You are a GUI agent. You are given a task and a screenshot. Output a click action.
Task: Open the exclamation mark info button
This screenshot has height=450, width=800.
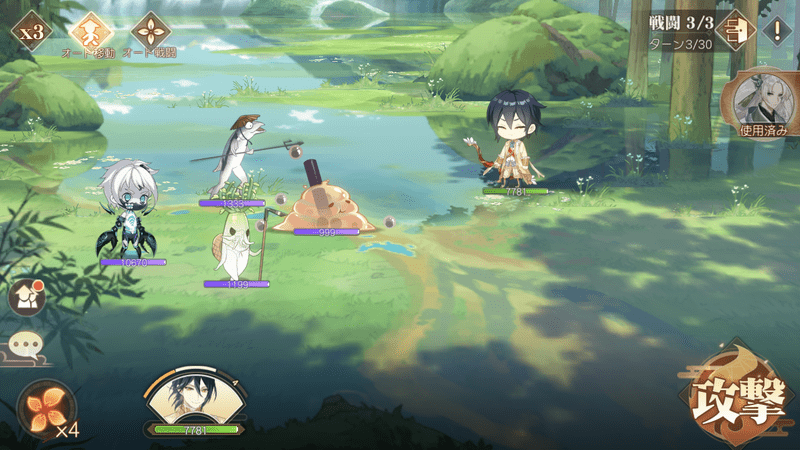(x=776, y=30)
